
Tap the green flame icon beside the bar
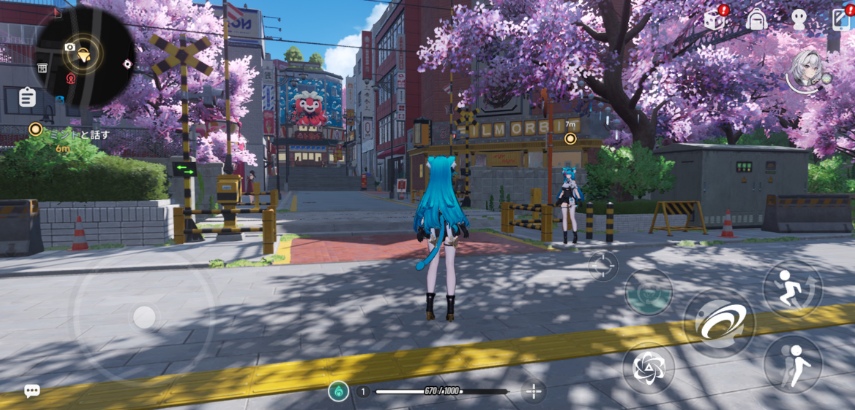(x=338, y=391)
